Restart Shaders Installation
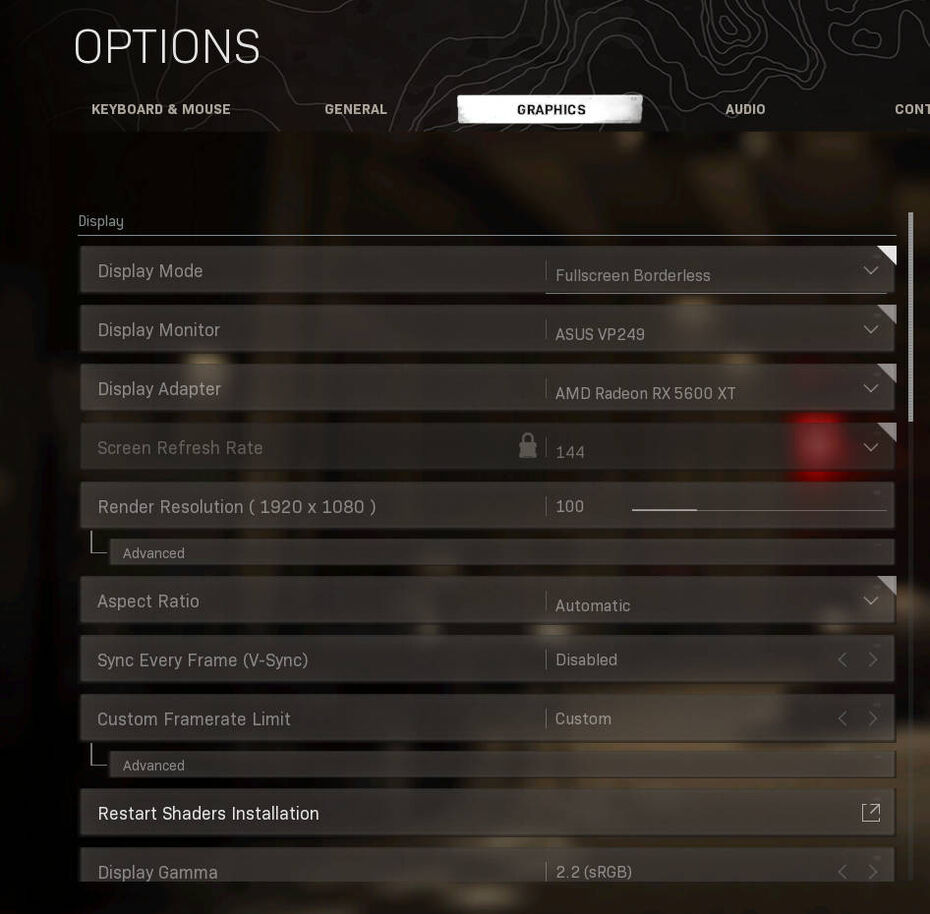The width and height of the screenshot is (930, 914). click(x=487, y=813)
